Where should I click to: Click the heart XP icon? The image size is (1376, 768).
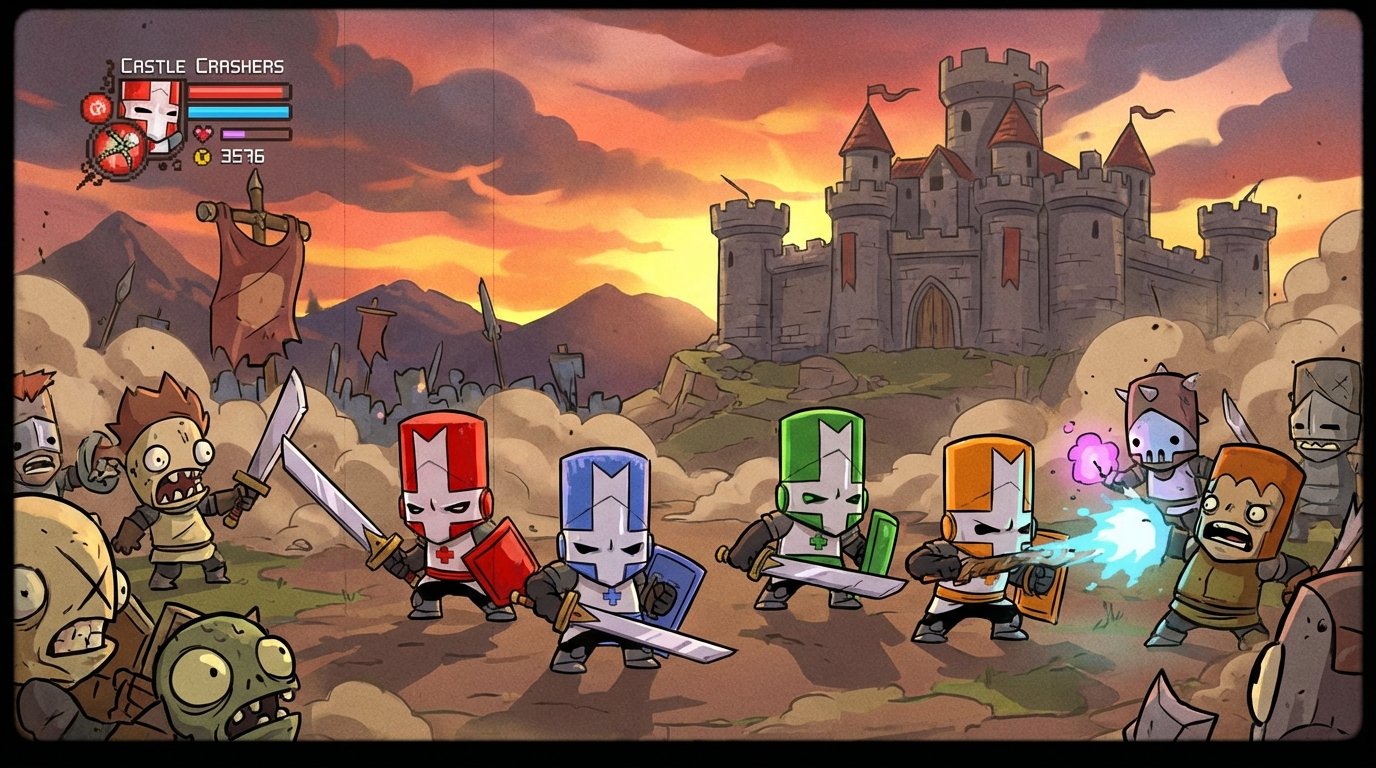(x=204, y=133)
